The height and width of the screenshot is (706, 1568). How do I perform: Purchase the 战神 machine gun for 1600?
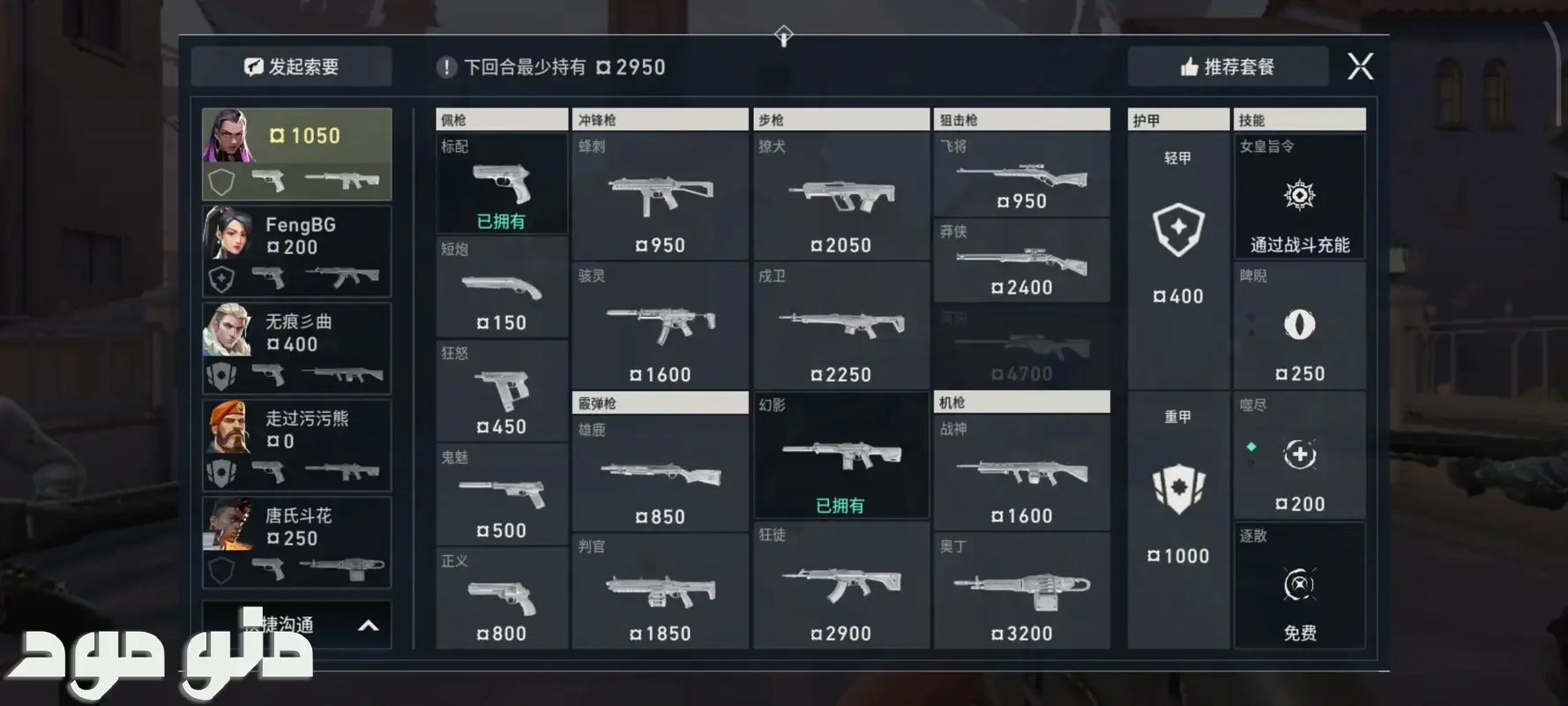pyautogui.click(x=1021, y=474)
